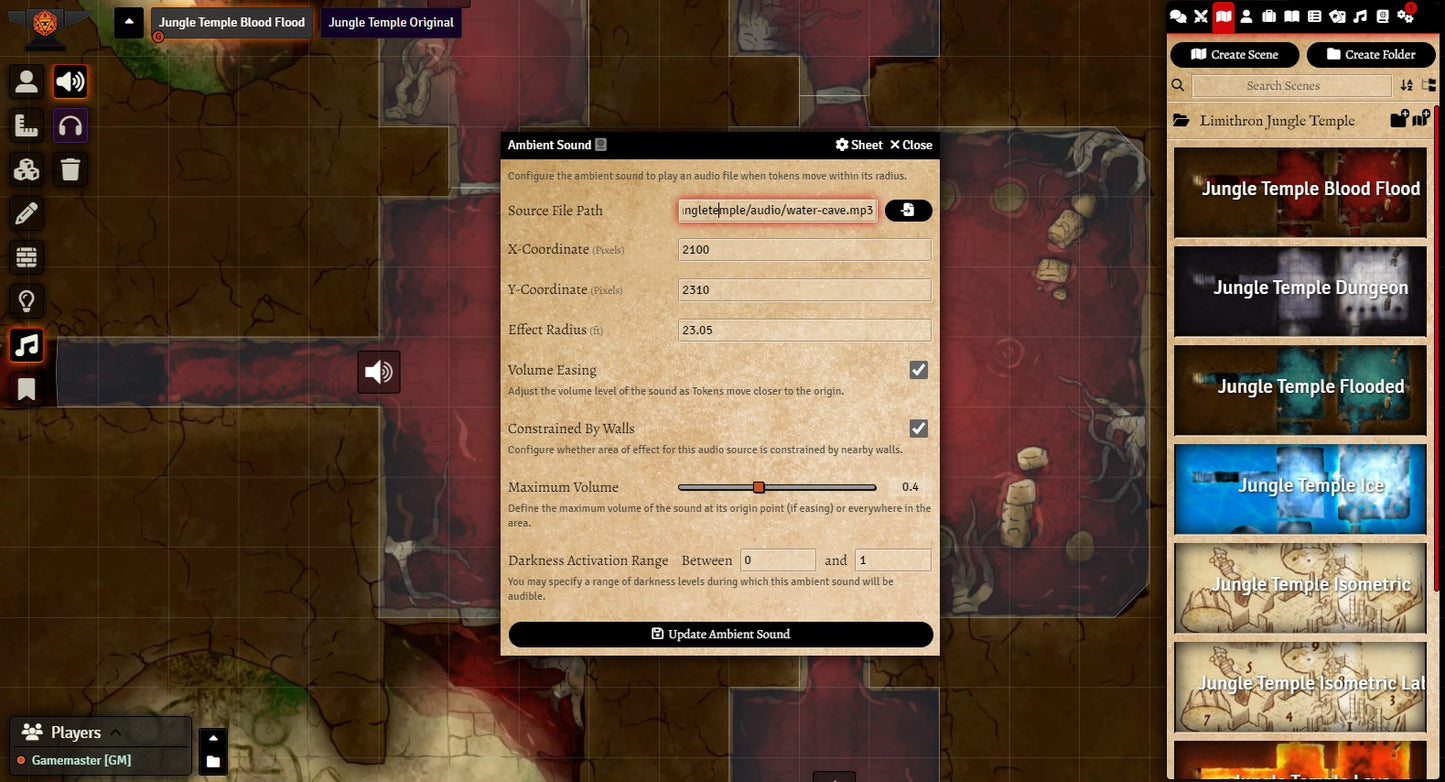Toggle the Constrained By Walls checkbox
Image resolution: width=1445 pixels, height=782 pixels.
click(918, 429)
